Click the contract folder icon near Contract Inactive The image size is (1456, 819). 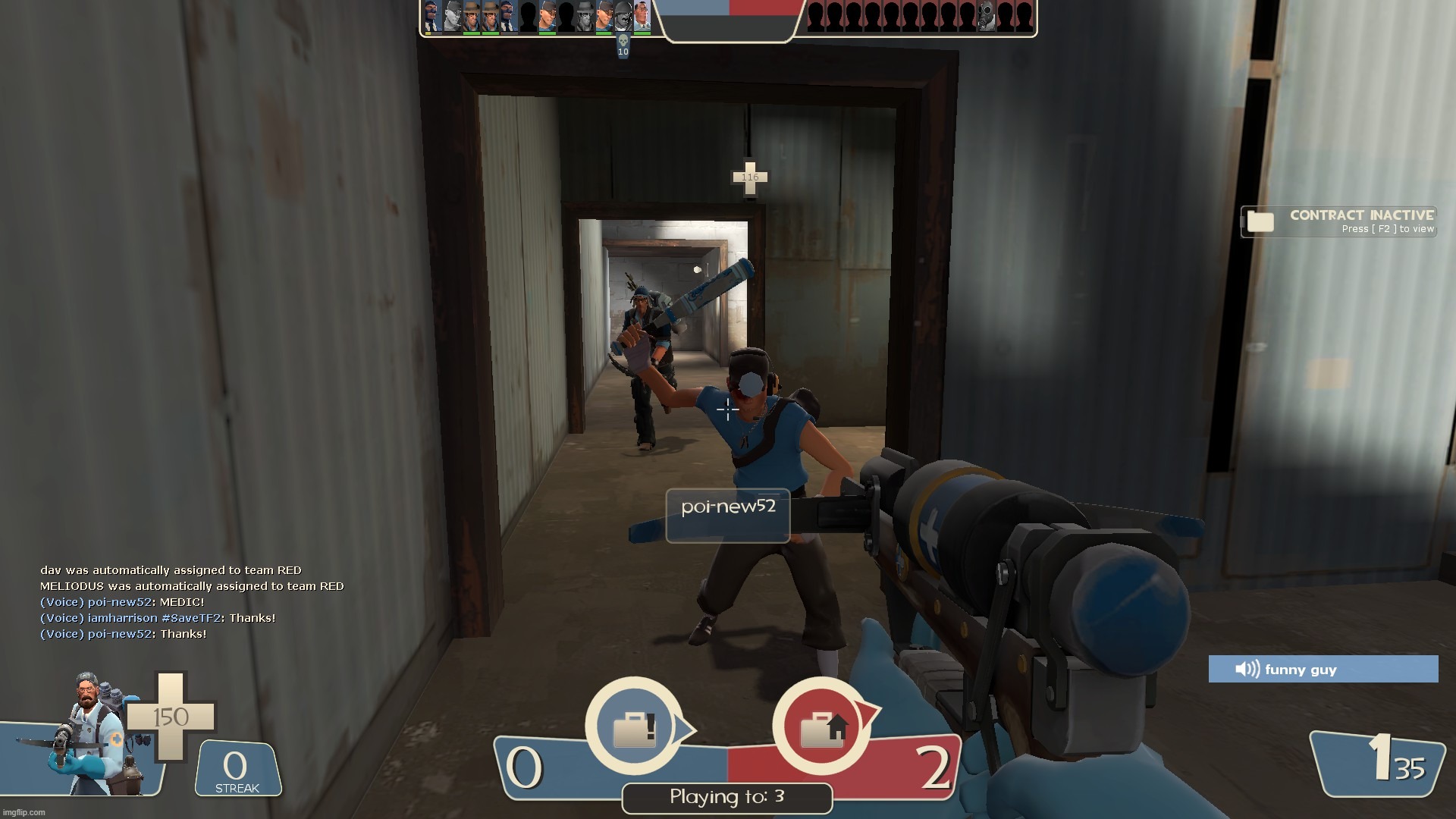(x=1260, y=222)
